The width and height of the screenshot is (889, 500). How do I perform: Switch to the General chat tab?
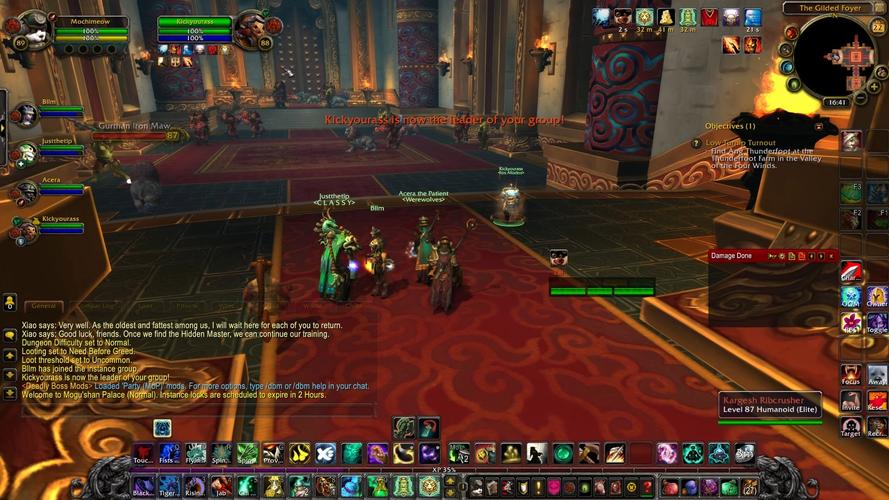(44, 306)
